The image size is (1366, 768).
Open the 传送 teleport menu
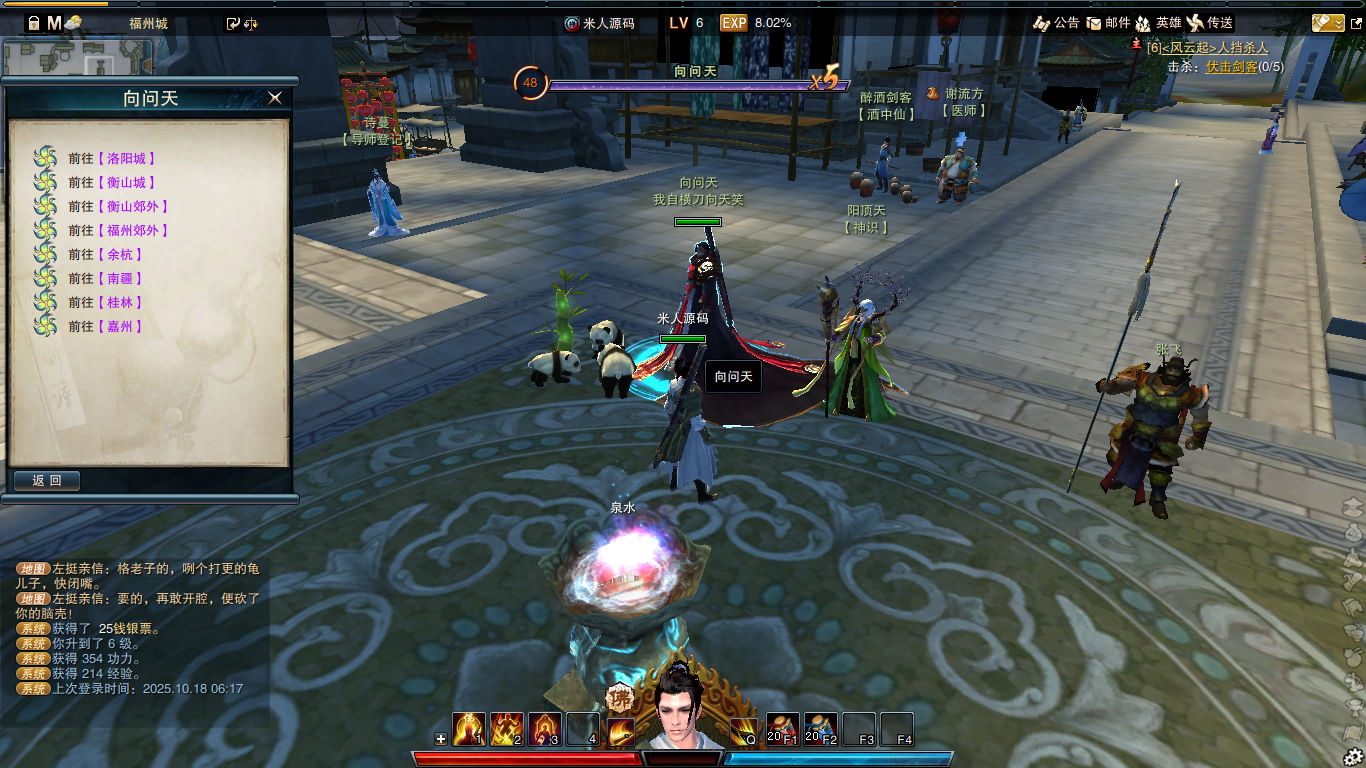coord(1210,22)
